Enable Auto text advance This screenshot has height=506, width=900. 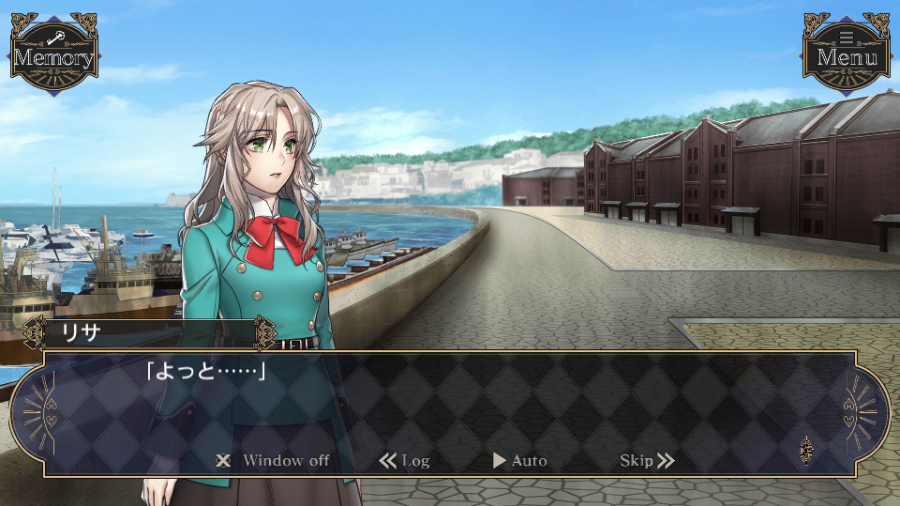pos(520,461)
